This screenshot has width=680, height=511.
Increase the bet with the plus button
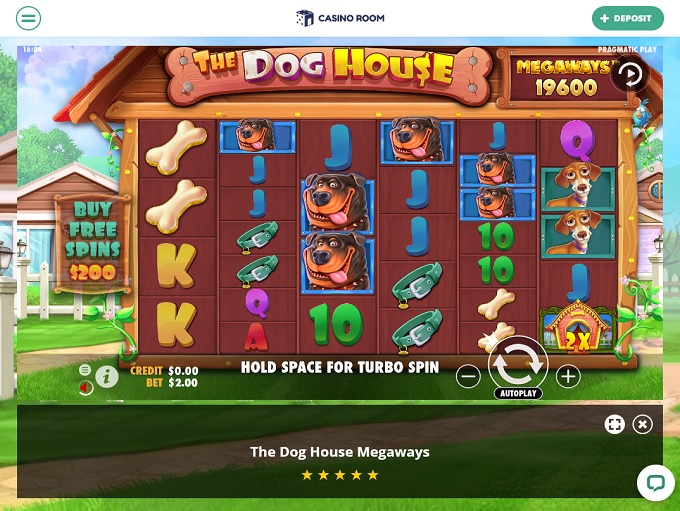tap(568, 377)
